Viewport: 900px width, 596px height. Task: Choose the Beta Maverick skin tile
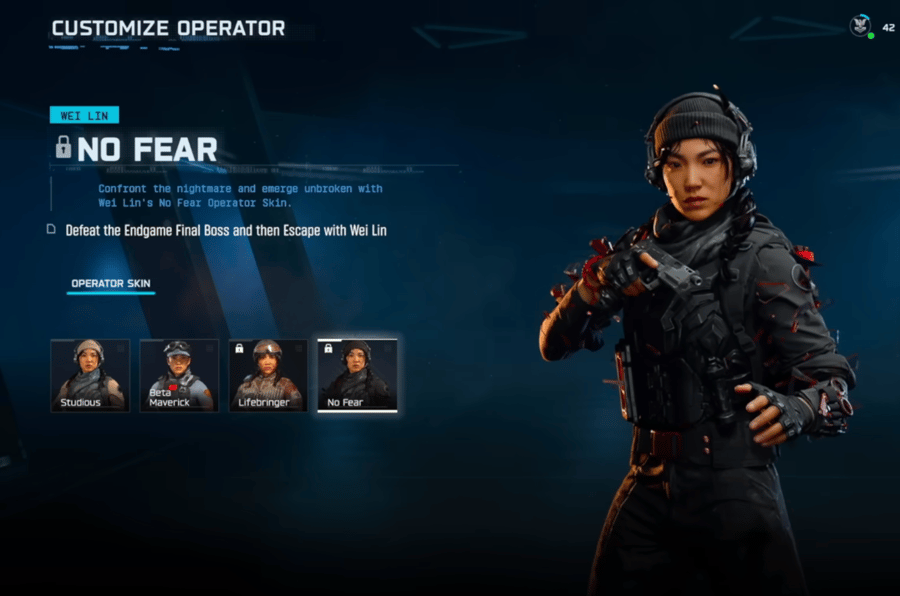coord(179,375)
